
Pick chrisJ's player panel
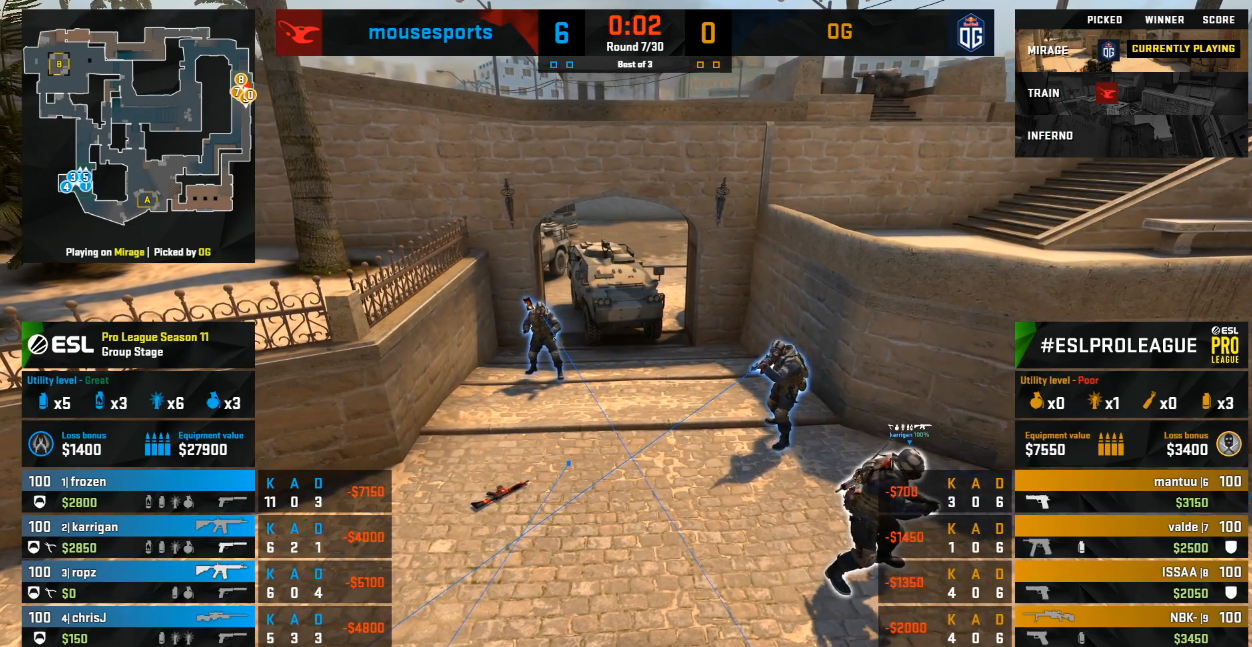[138, 627]
